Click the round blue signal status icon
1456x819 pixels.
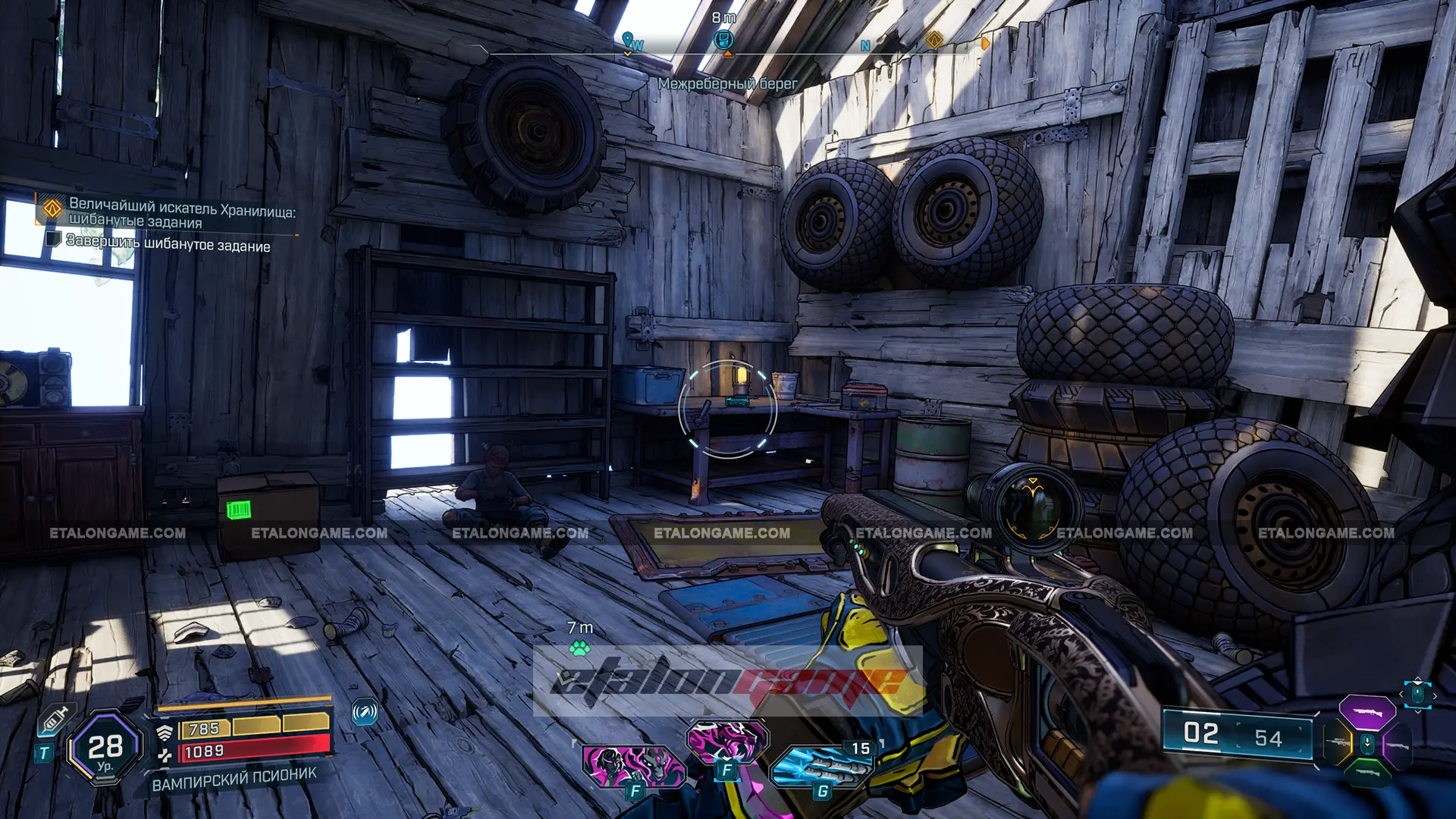365,712
